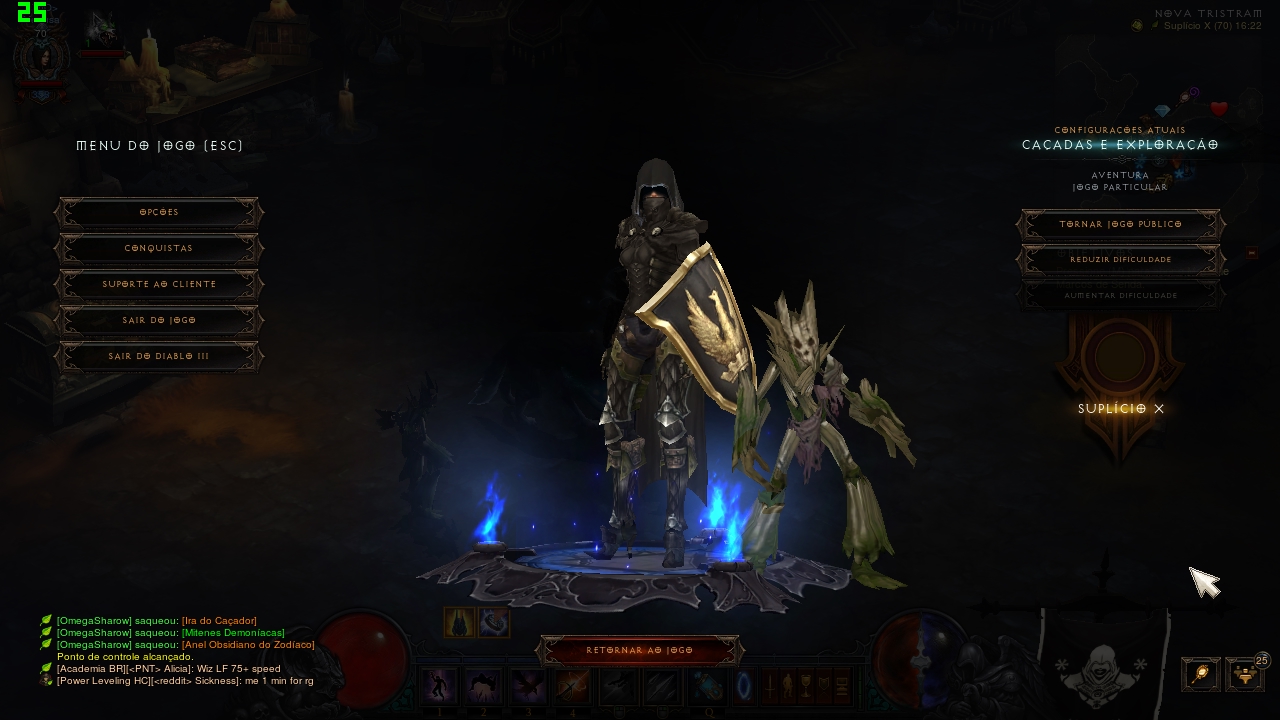Screen dimensions: 1280x720
Task: Click the Anel Obsidiano do Zodíaco chat link
Action: 251,644
